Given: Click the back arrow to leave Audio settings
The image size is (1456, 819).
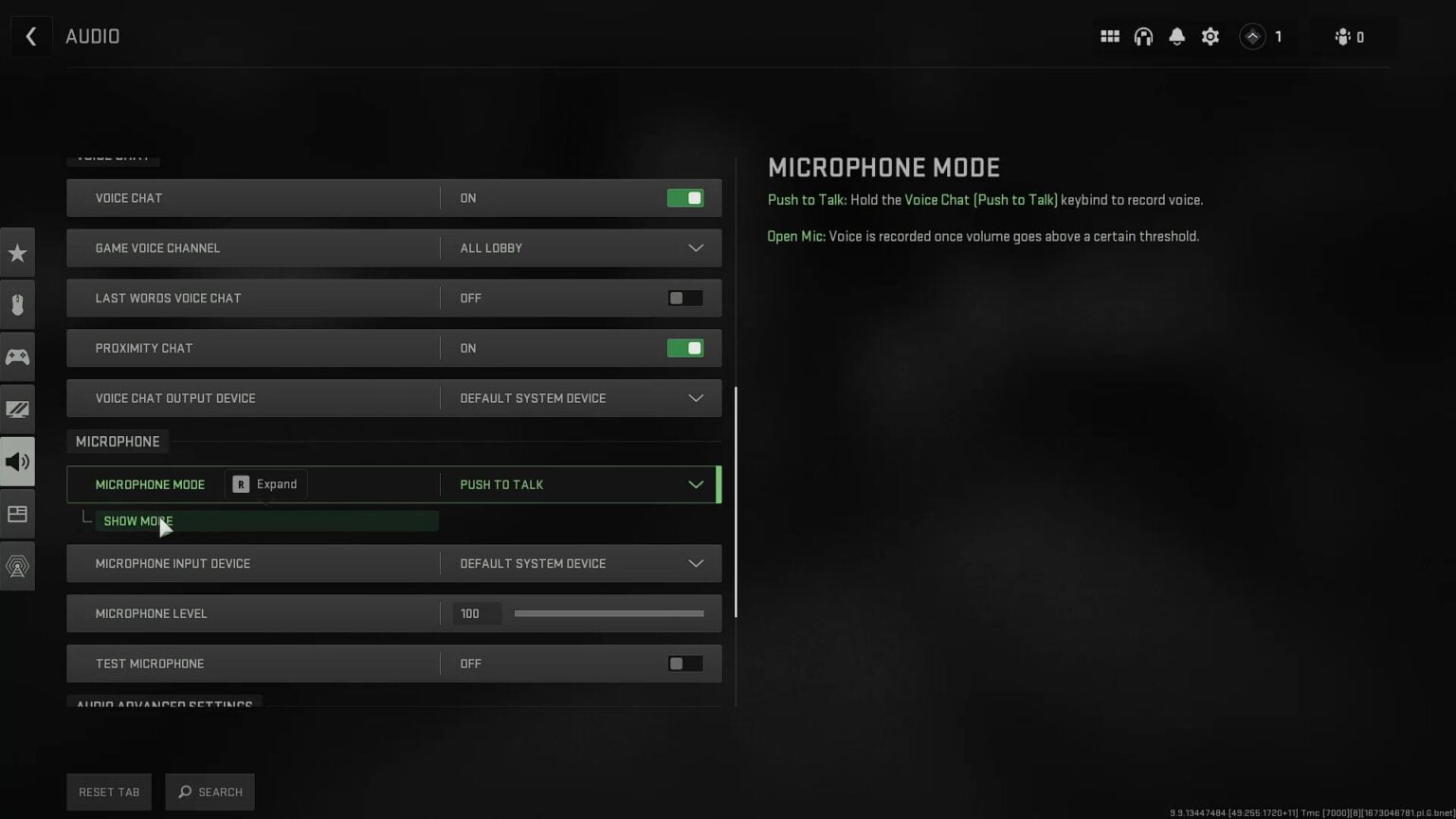Looking at the screenshot, I should tap(31, 36).
